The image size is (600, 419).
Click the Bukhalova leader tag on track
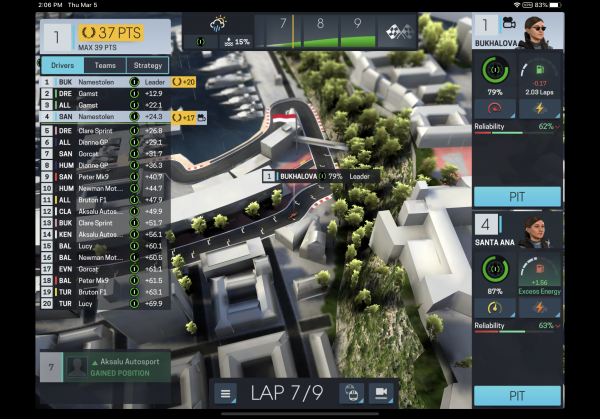point(315,177)
